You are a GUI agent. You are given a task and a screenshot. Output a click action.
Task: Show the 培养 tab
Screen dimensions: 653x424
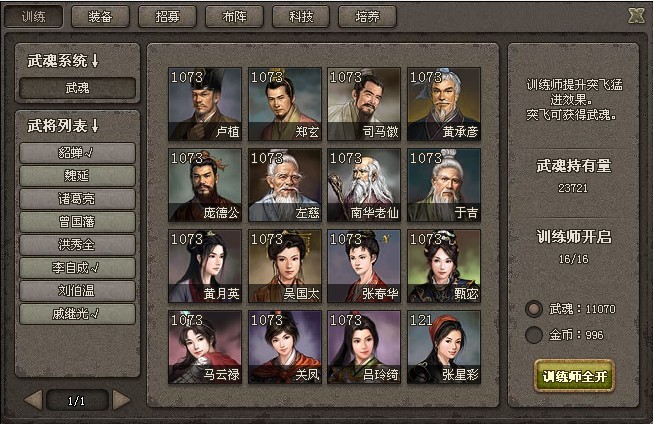(368, 16)
